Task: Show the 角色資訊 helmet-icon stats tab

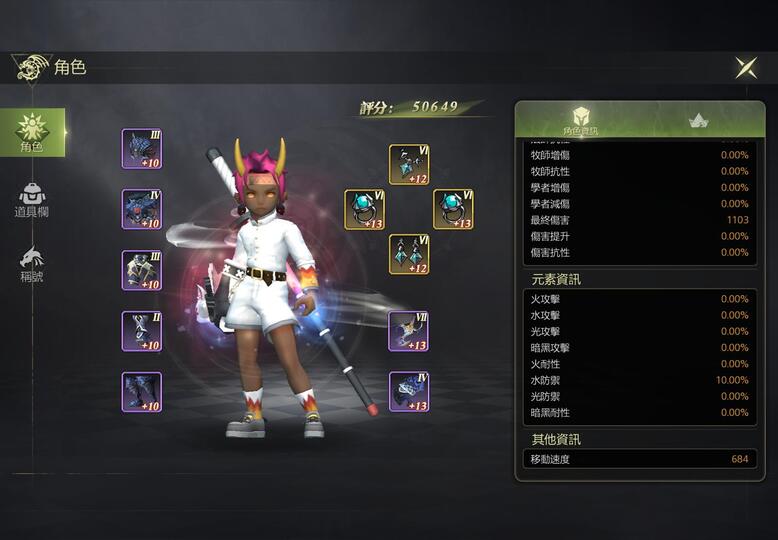Action: pyautogui.click(x=580, y=120)
